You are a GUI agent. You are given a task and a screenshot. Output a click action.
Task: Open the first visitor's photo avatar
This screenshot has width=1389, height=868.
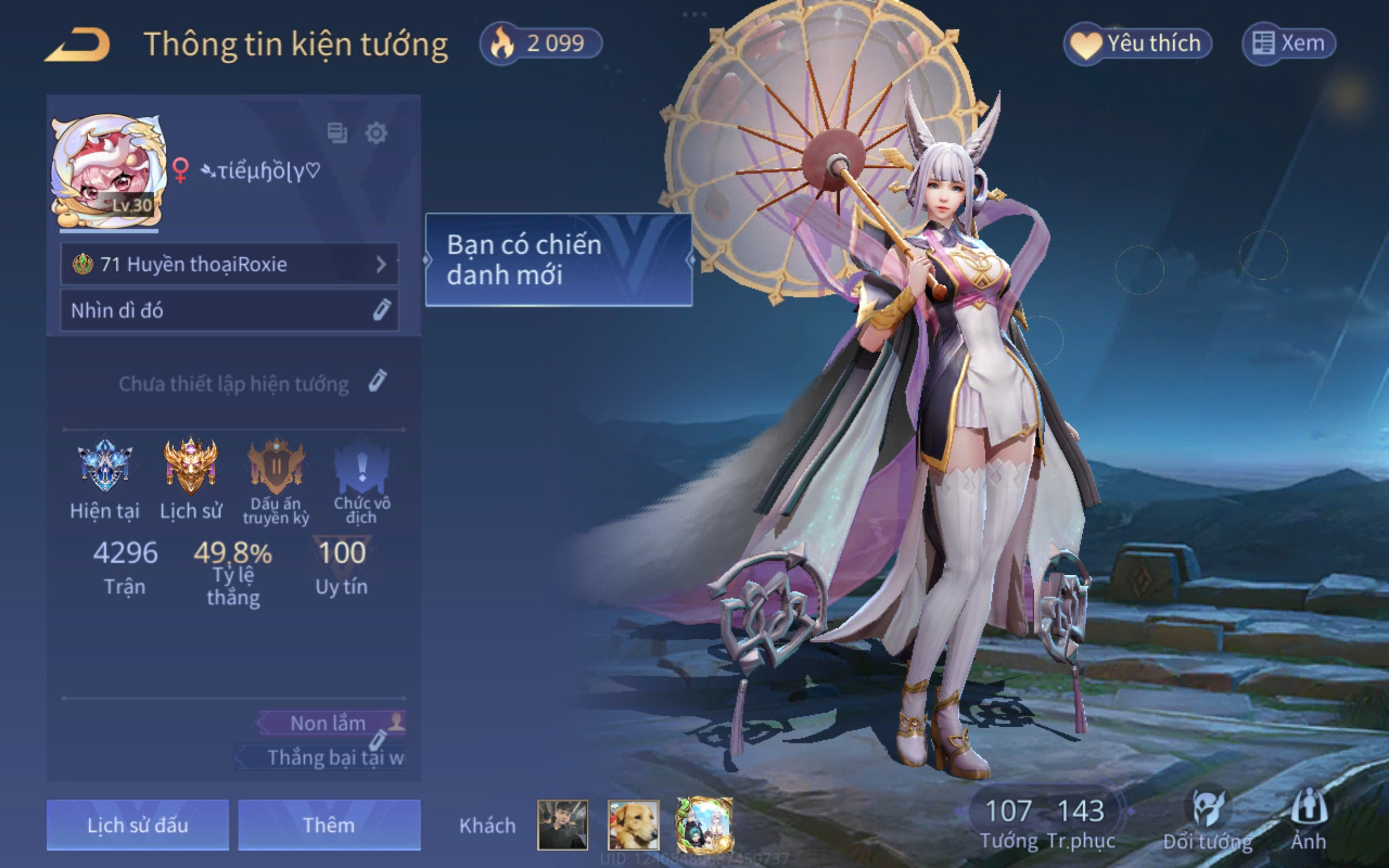tap(562, 825)
